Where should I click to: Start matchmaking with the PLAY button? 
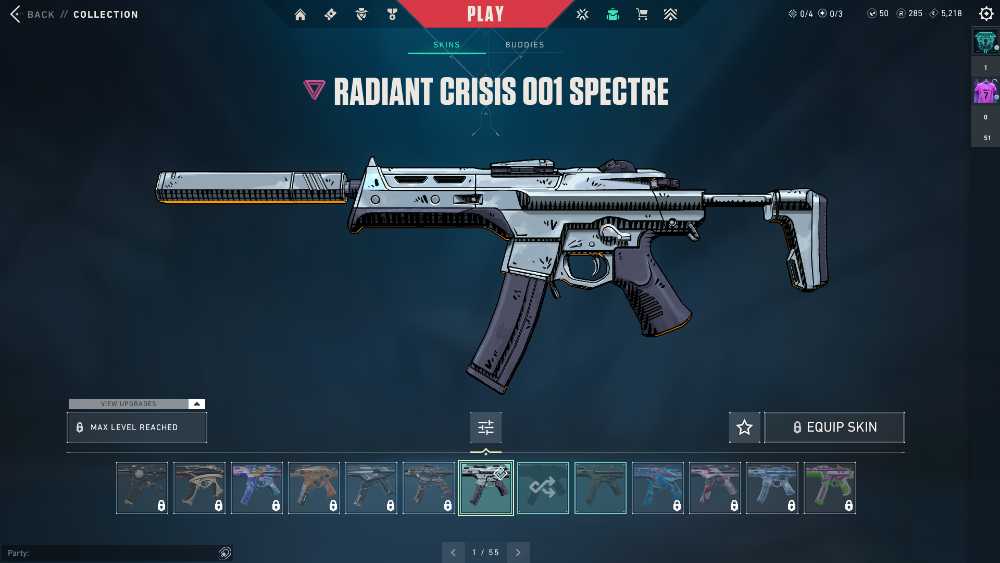coord(485,14)
